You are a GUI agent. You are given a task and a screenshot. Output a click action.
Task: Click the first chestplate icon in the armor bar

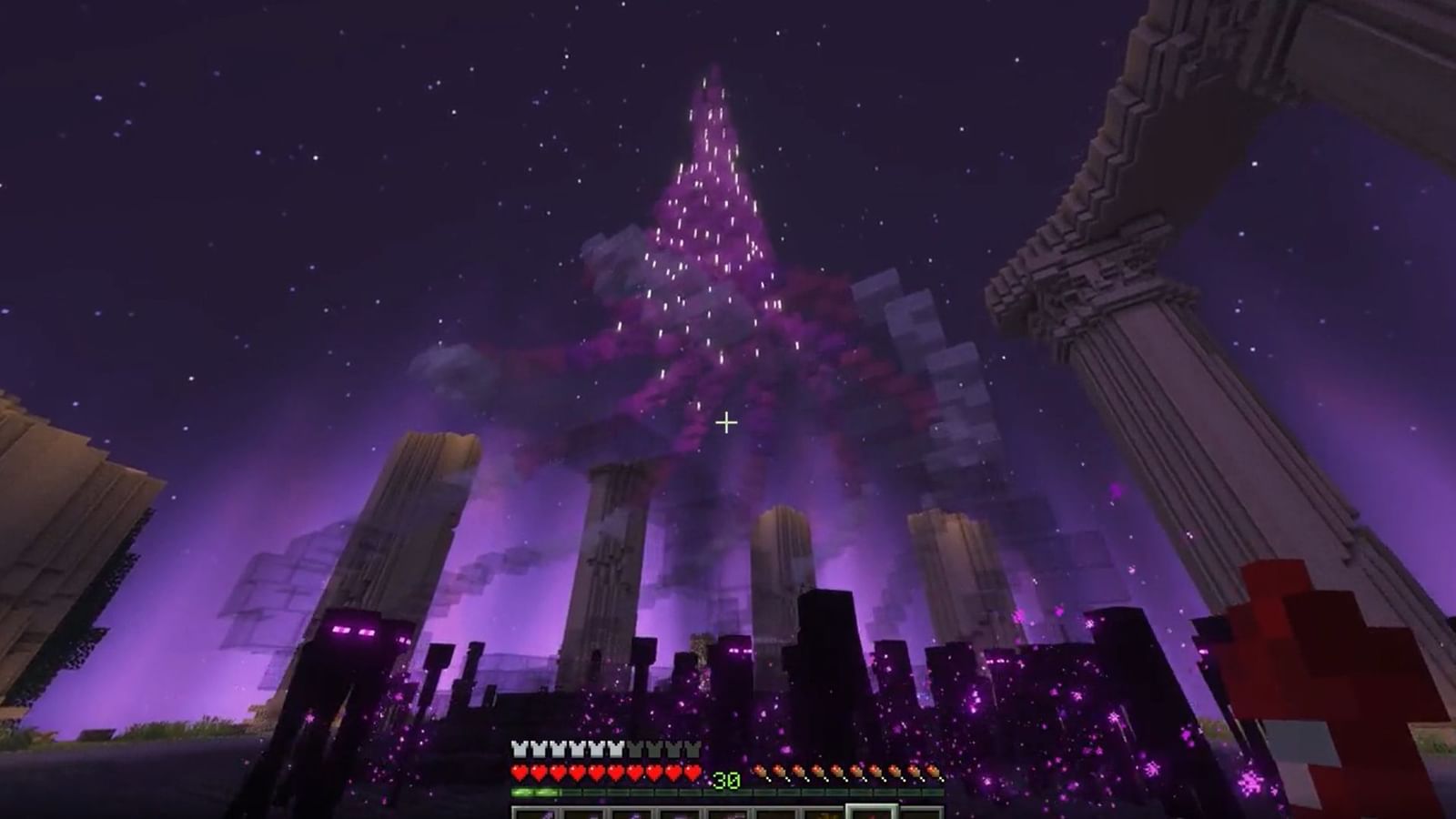pos(519,749)
